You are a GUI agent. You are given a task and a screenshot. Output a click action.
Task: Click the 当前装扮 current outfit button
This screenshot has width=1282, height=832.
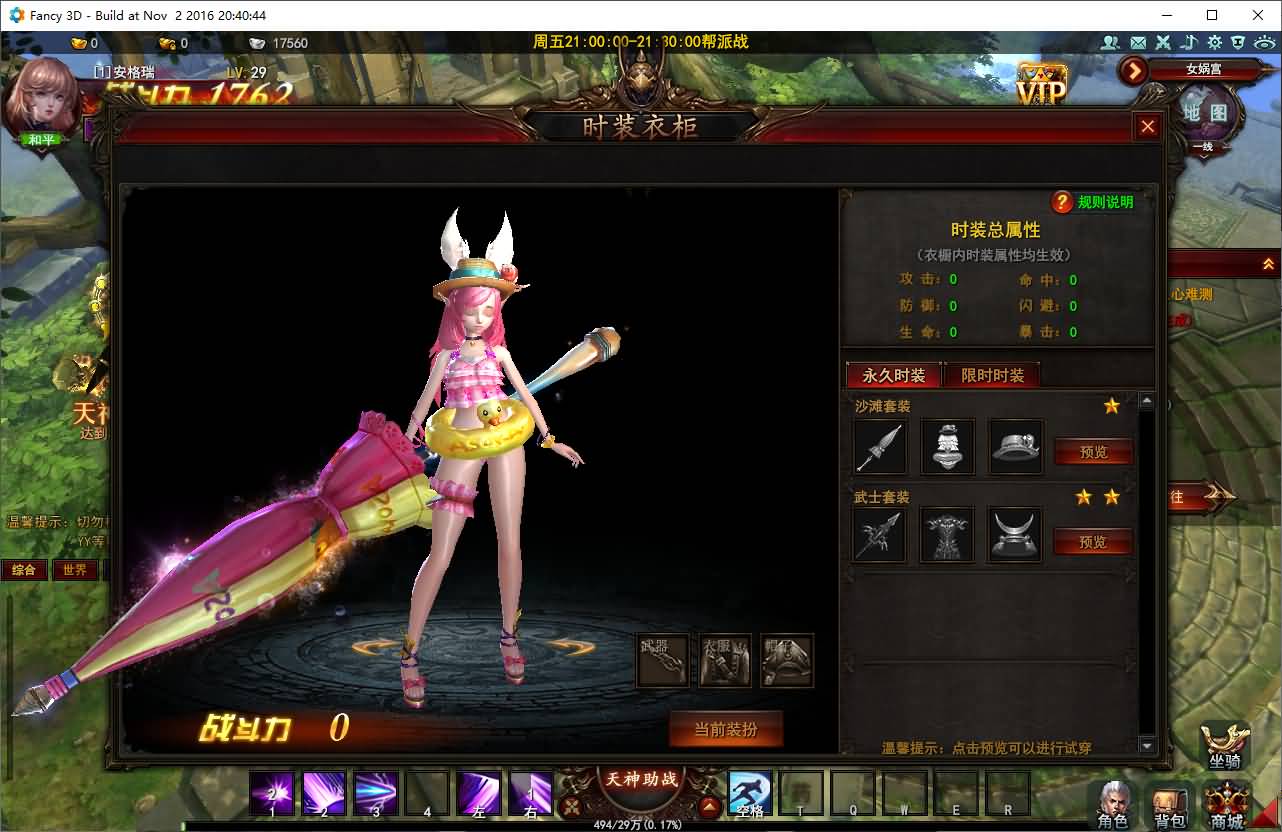tap(726, 730)
